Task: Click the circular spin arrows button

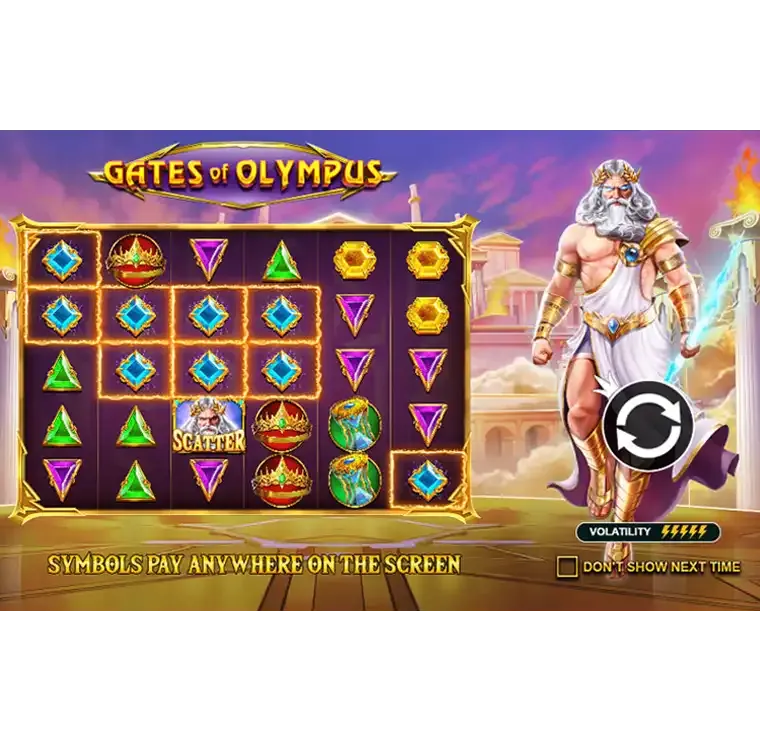Action: 646,427
